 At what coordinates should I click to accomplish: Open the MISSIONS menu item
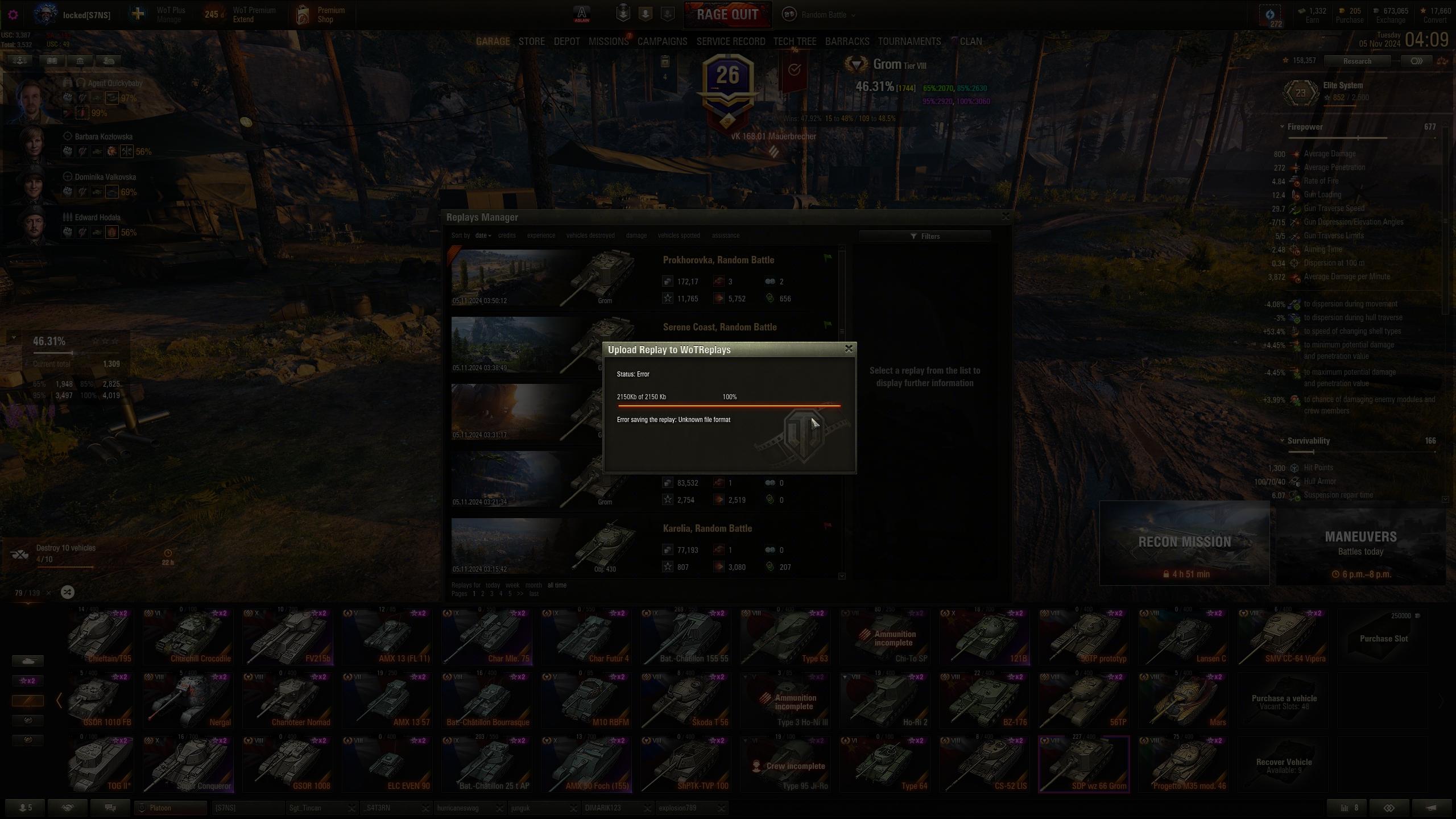609,41
